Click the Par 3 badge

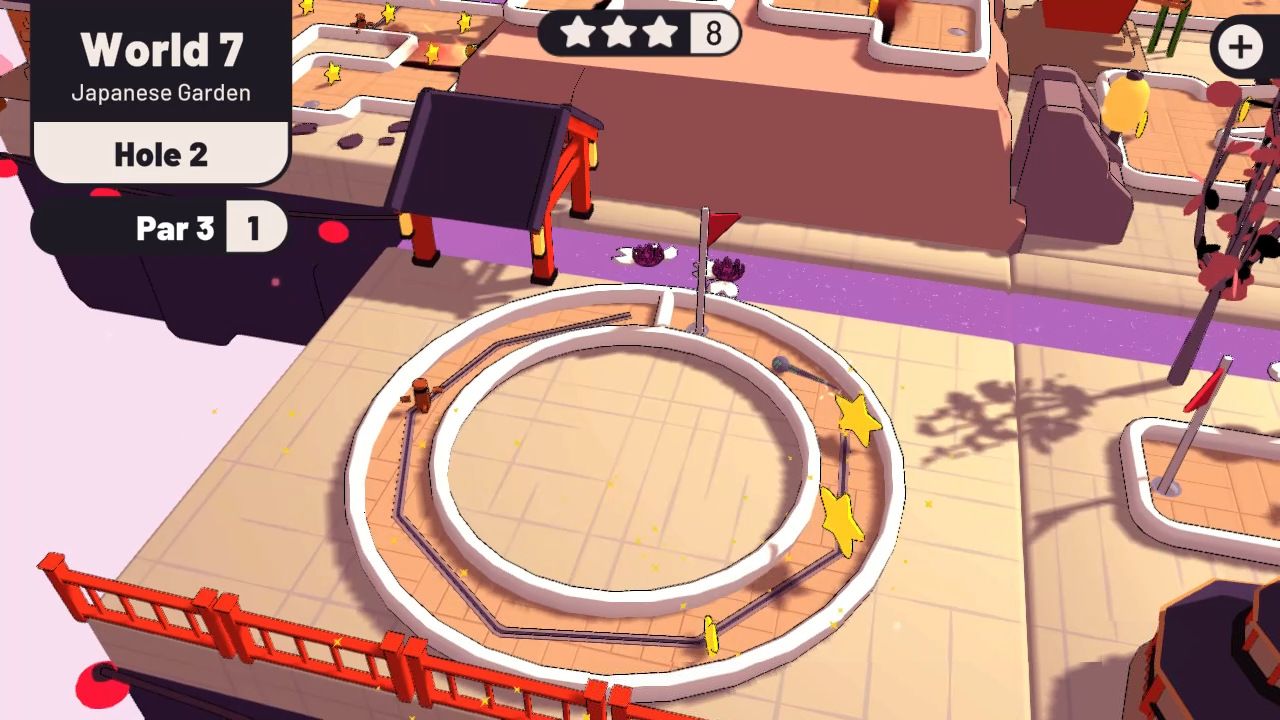[175, 228]
